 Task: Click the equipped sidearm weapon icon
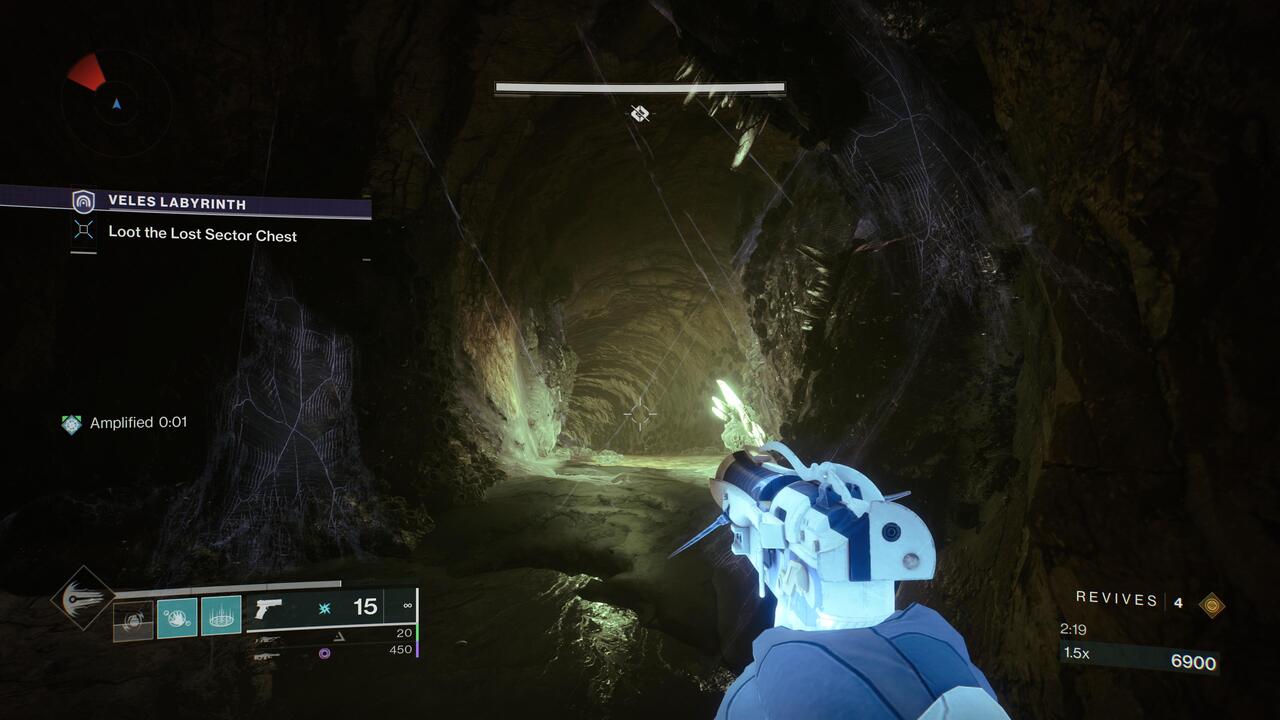pos(268,610)
